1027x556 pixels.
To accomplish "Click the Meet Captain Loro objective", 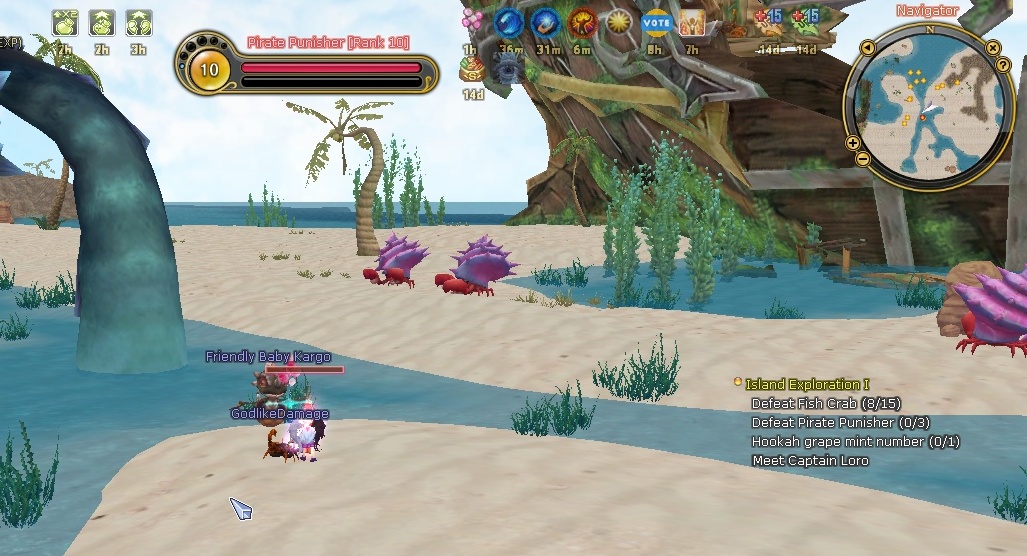I will coord(810,460).
